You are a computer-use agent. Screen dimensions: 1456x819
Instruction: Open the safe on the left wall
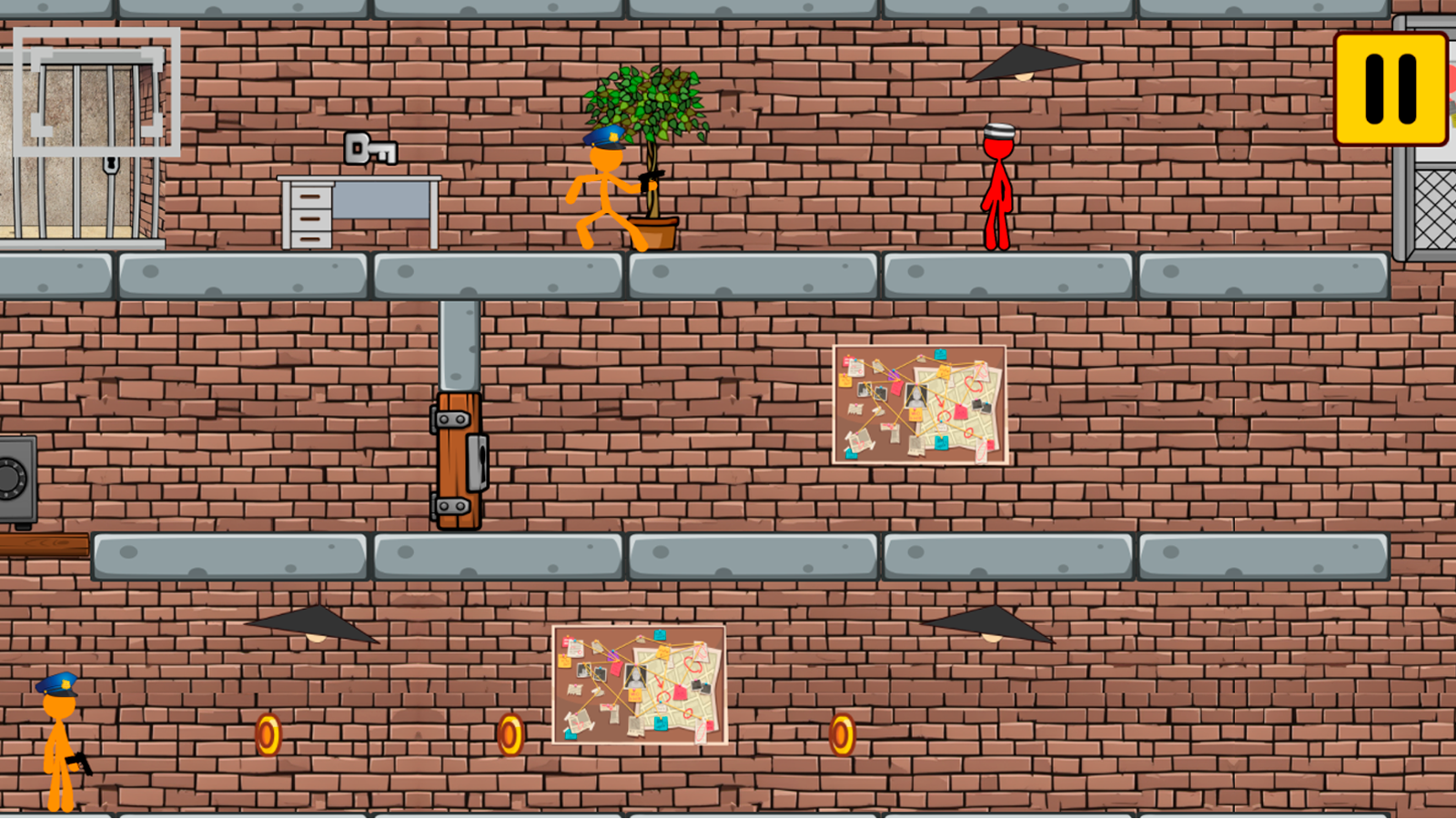click(x=16, y=478)
